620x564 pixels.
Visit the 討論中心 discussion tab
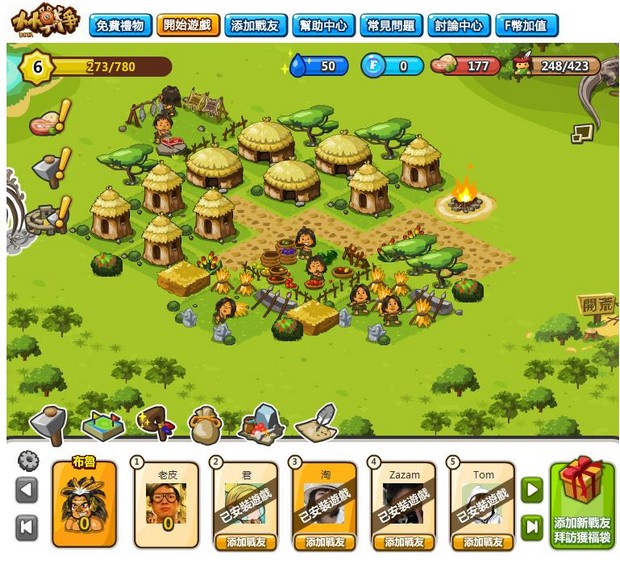click(x=458, y=25)
